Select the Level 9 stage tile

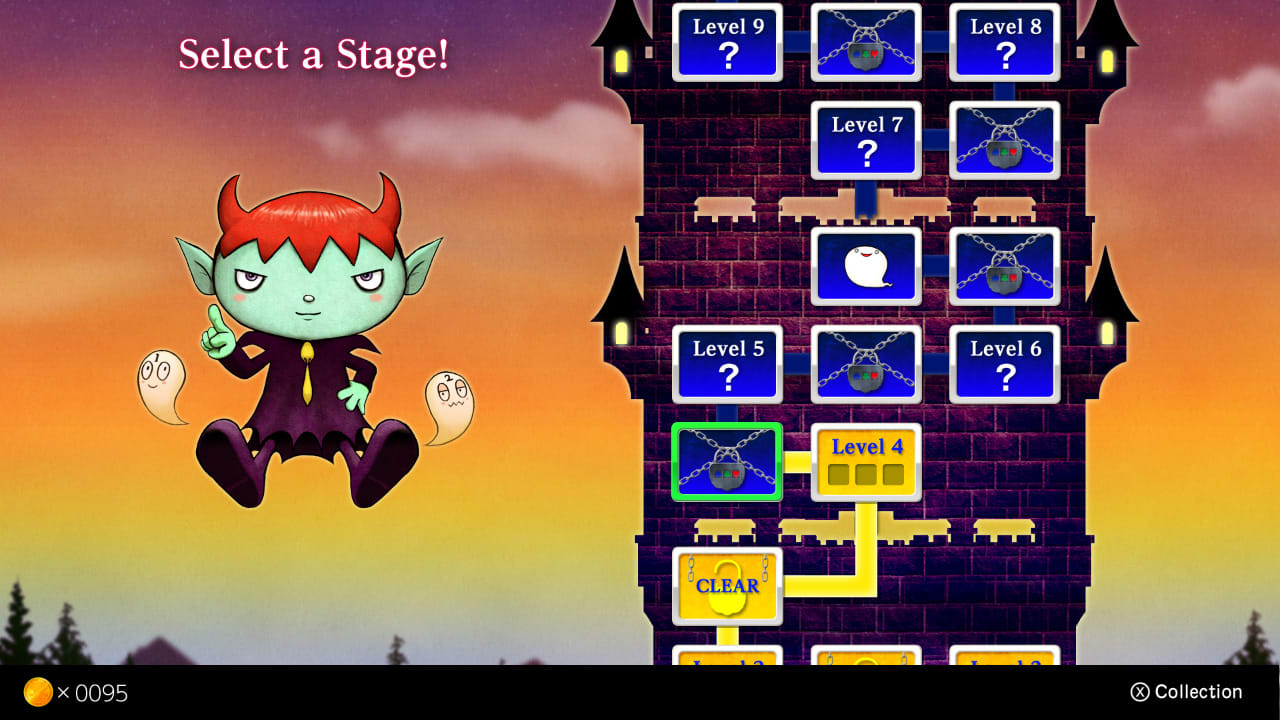[x=727, y=41]
